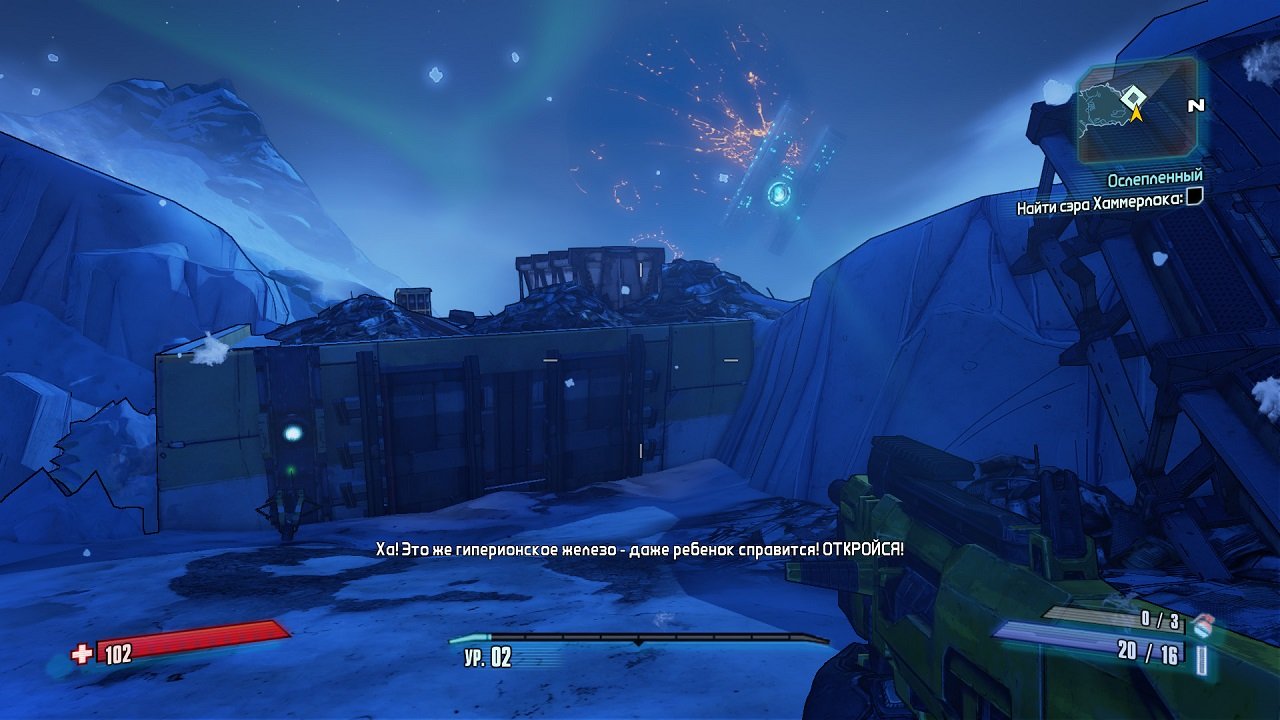This screenshot has width=1280, height=720.
Task: Click the N compass indicator beside the minimap
Action: point(1195,106)
